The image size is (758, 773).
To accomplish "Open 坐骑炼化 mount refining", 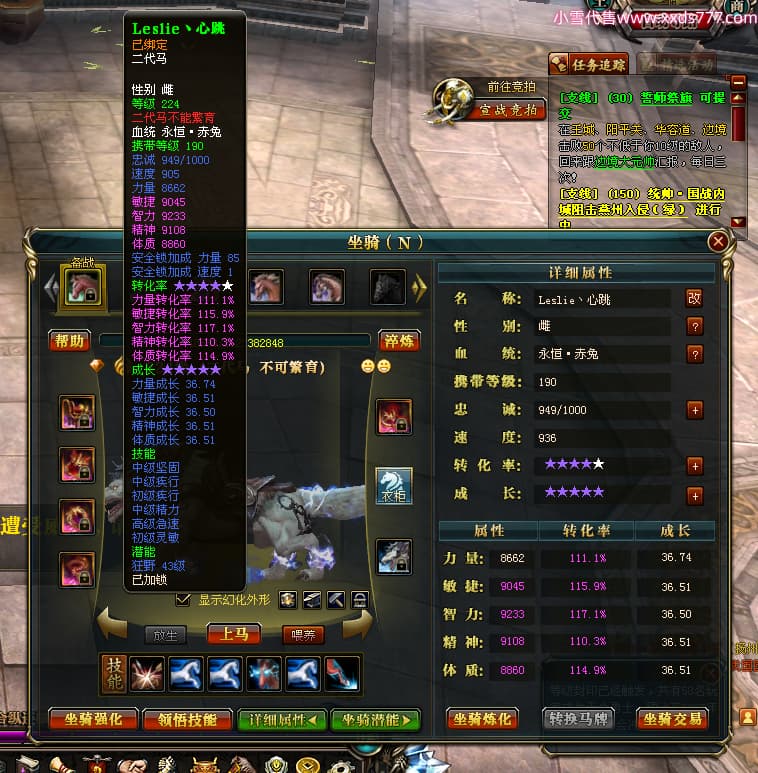I will coord(482,719).
